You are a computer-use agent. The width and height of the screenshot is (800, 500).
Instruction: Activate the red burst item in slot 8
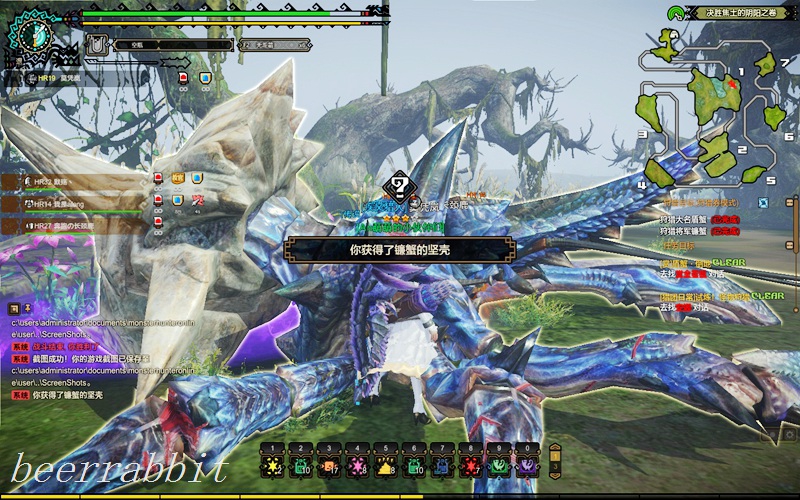click(x=470, y=466)
